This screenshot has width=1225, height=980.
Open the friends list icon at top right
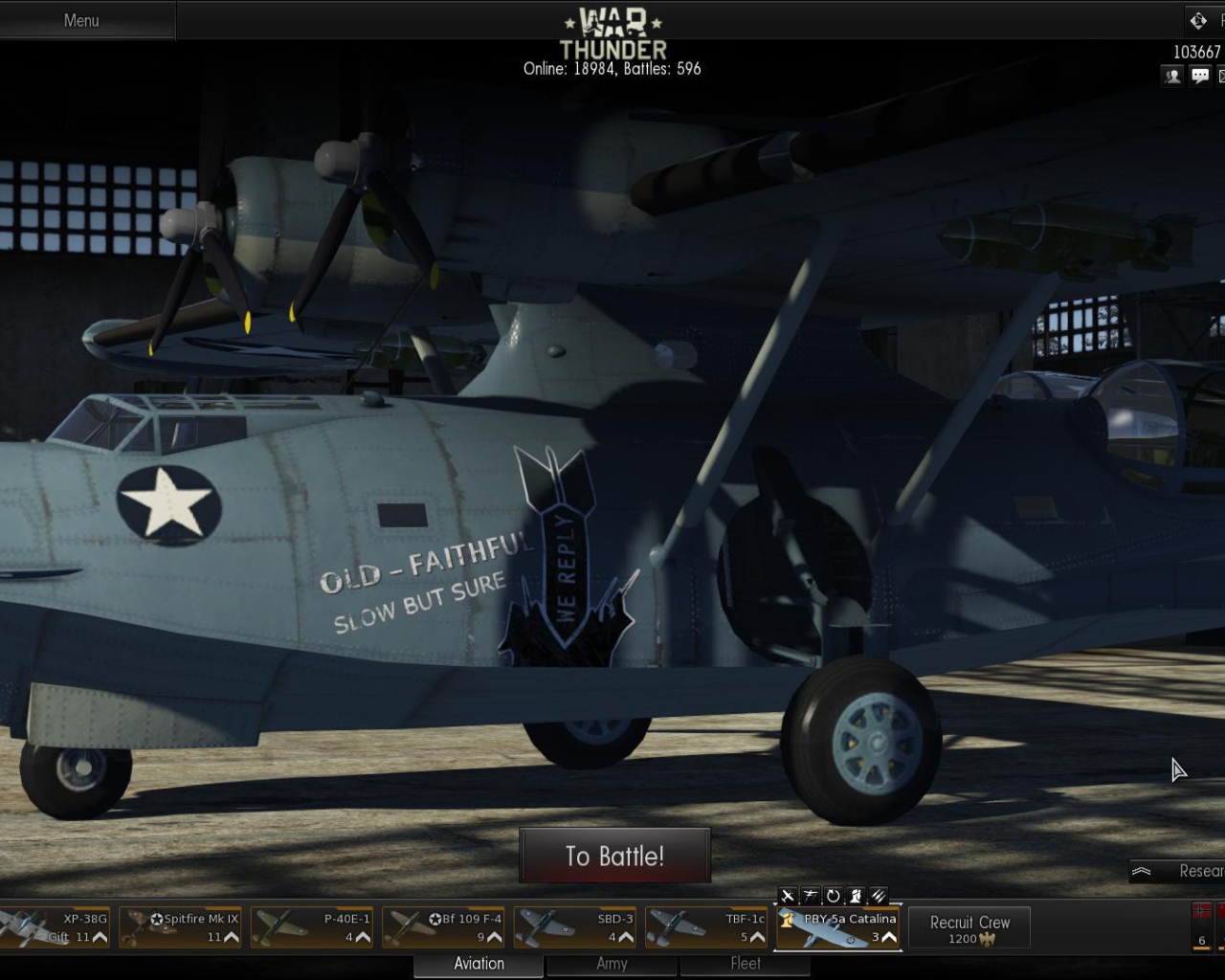1171,76
